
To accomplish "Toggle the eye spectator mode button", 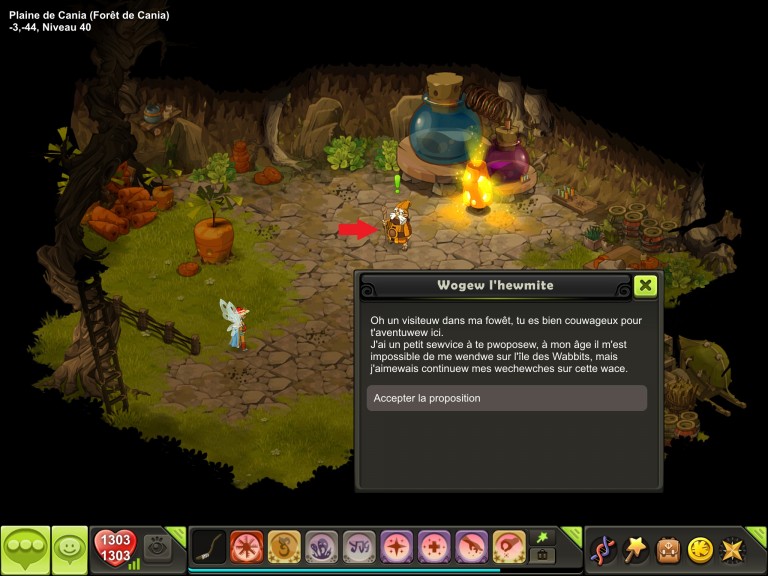I will coord(157,547).
